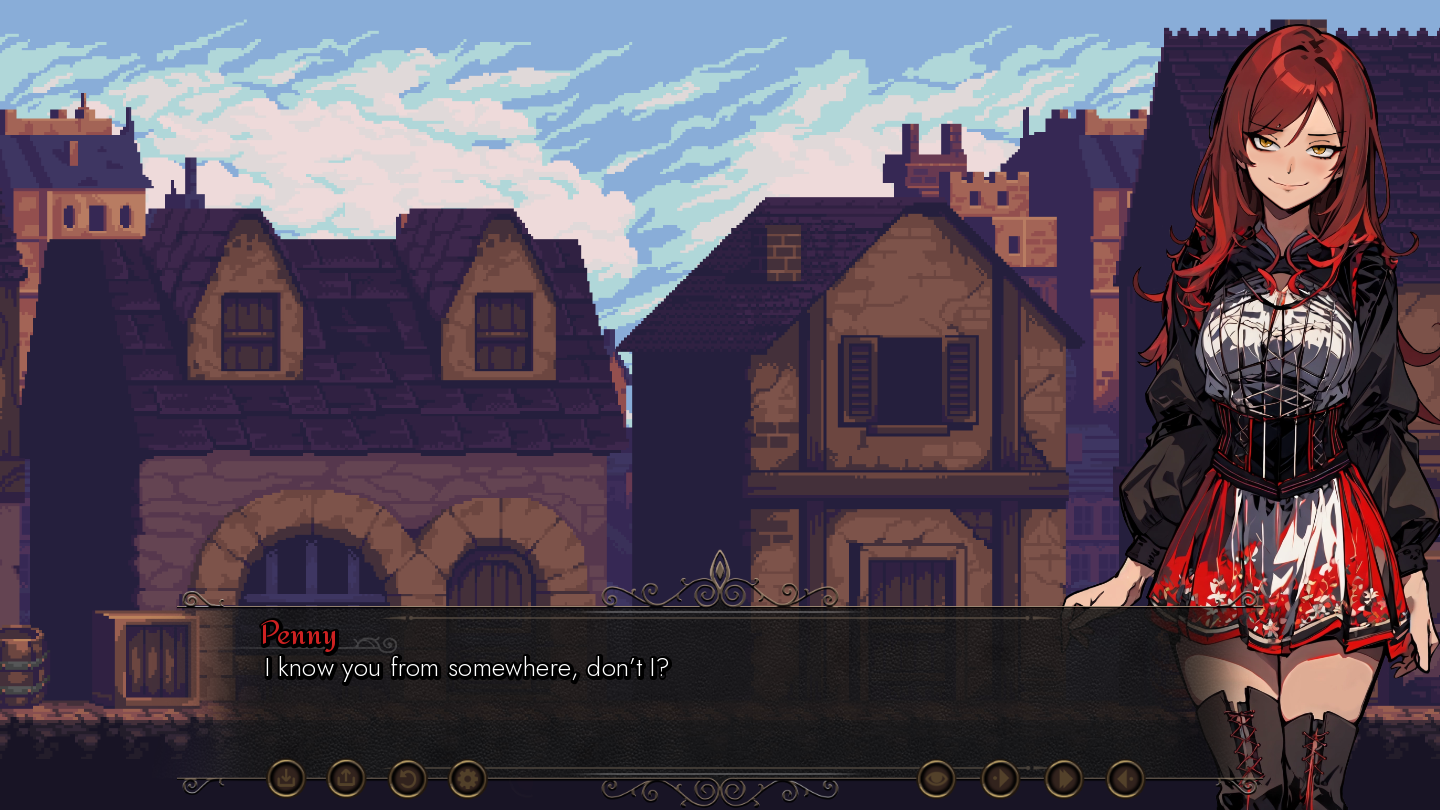
Task: Open the save game menu (download-tray icon)
Action: (286, 777)
